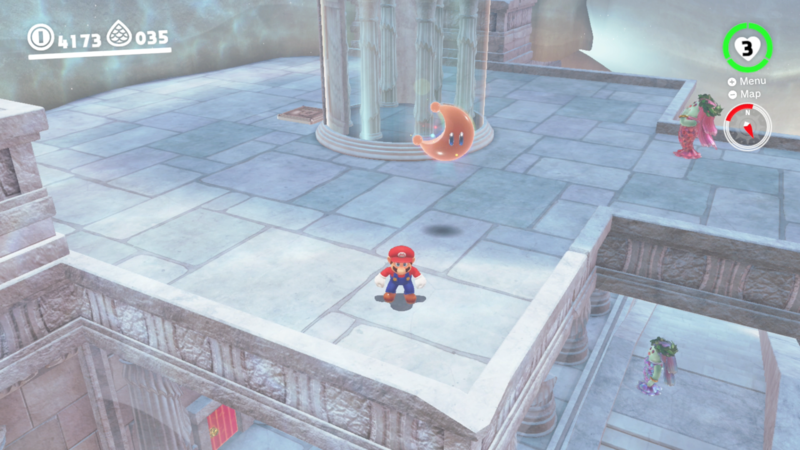Click the compass in the HUD
This screenshot has height=450, width=800.
(747, 128)
